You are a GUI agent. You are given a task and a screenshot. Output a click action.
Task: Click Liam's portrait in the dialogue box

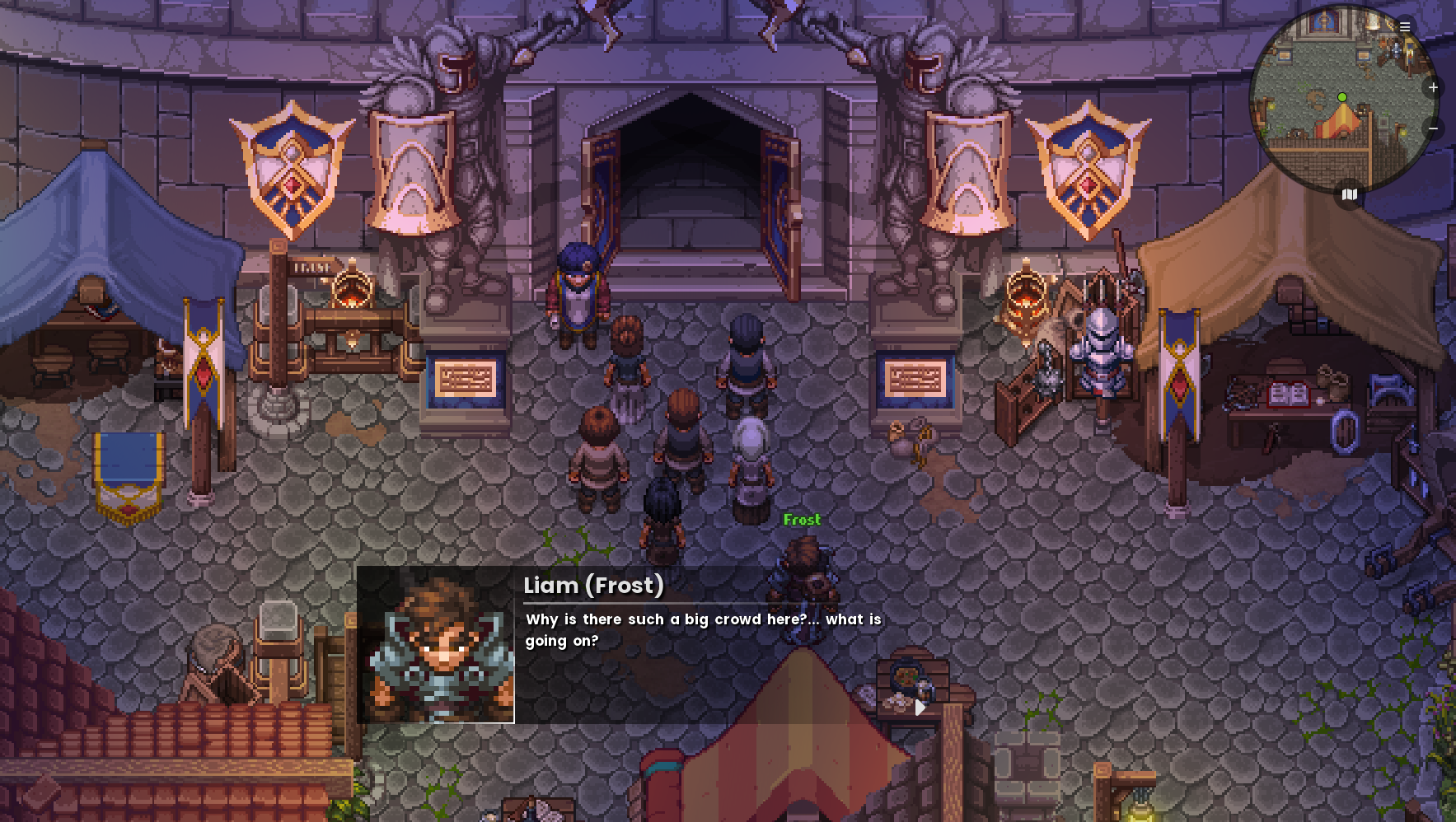pos(436,645)
